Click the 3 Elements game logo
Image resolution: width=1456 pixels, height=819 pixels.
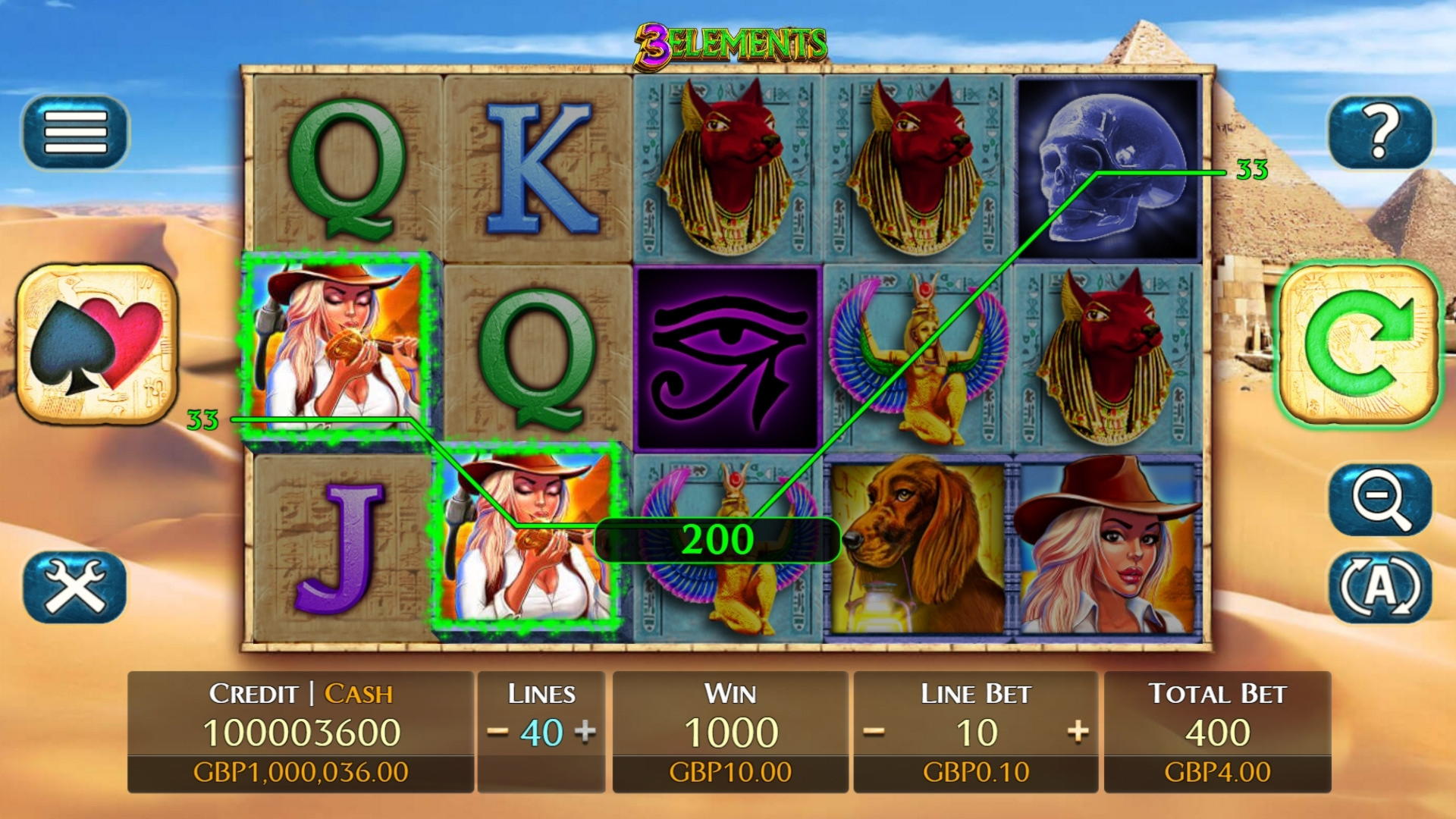(x=730, y=44)
